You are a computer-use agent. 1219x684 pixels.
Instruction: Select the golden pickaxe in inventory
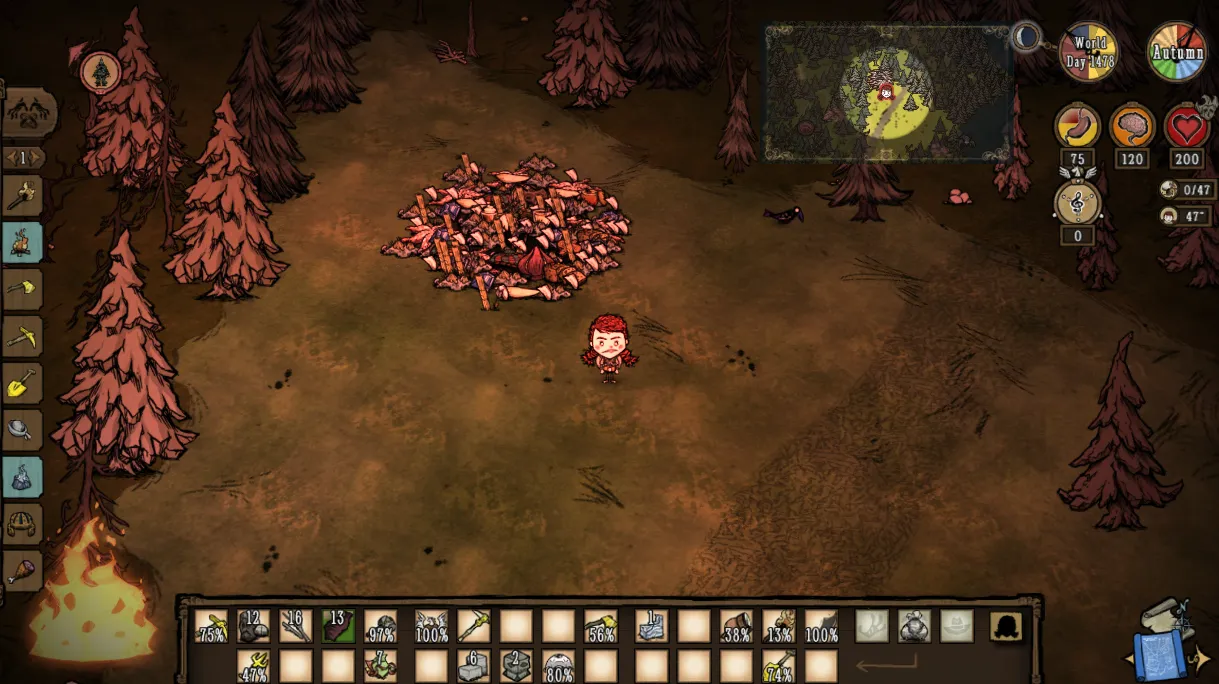click(x=473, y=626)
